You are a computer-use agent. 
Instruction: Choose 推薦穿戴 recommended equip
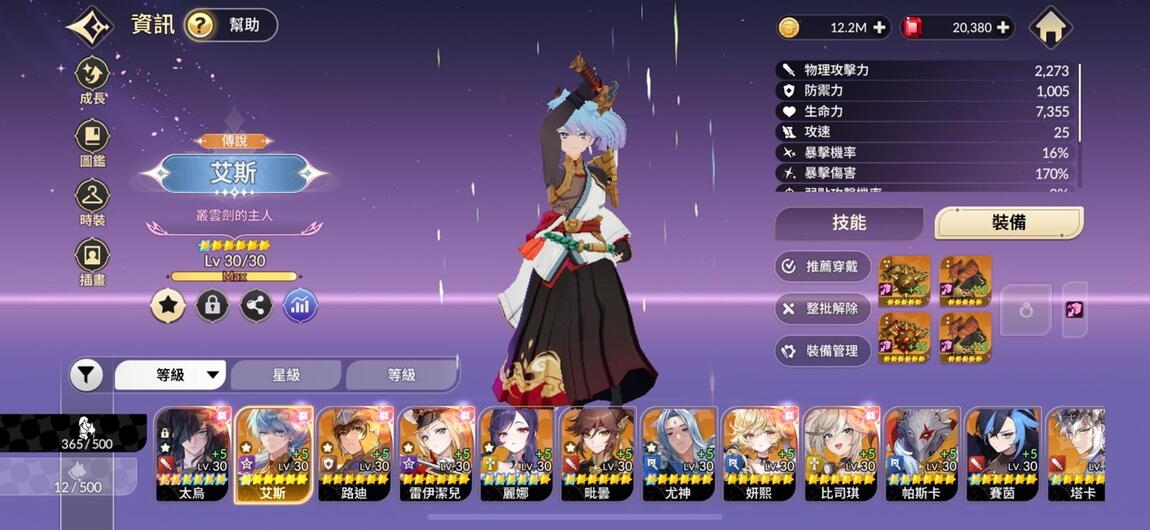tap(822, 266)
